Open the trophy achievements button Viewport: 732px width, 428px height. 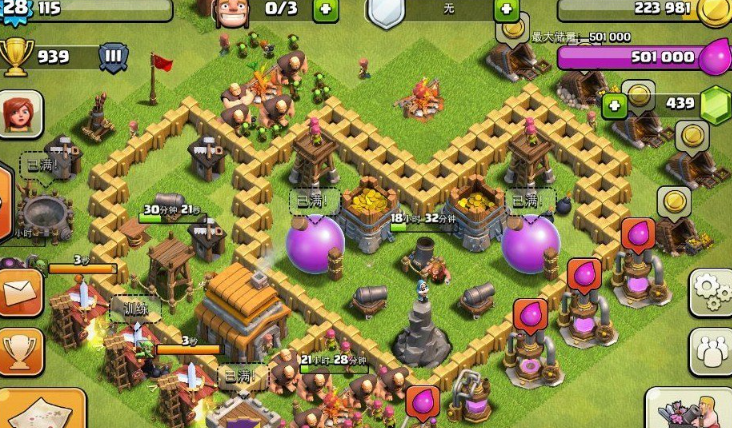point(20,352)
